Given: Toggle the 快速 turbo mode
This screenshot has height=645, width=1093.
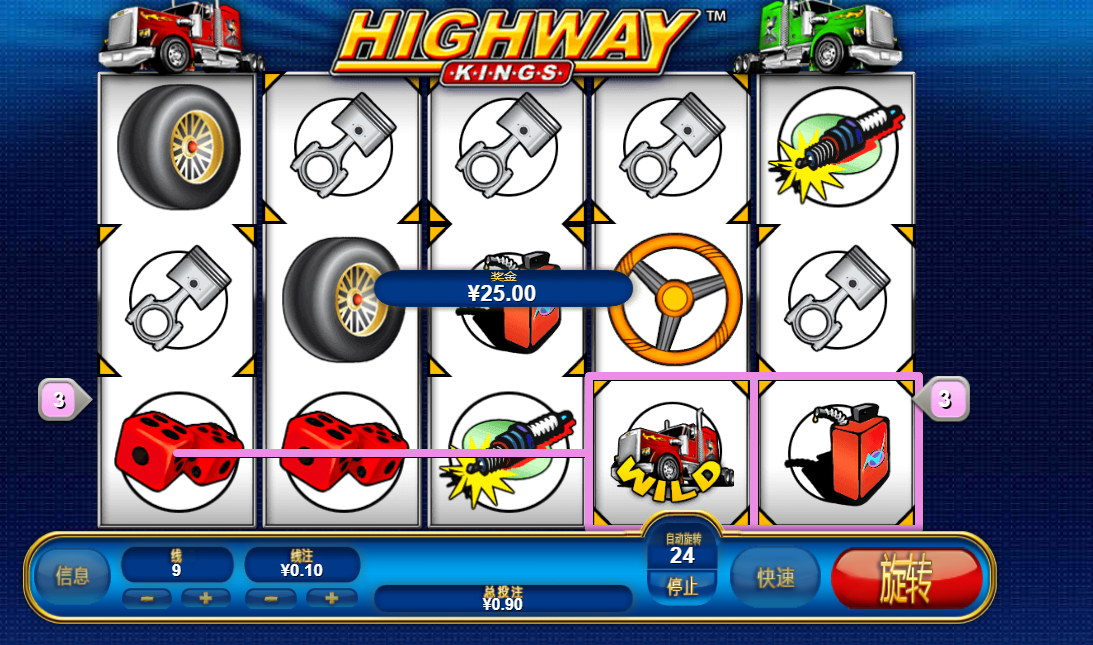Looking at the screenshot, I should [x=775, y=577].
